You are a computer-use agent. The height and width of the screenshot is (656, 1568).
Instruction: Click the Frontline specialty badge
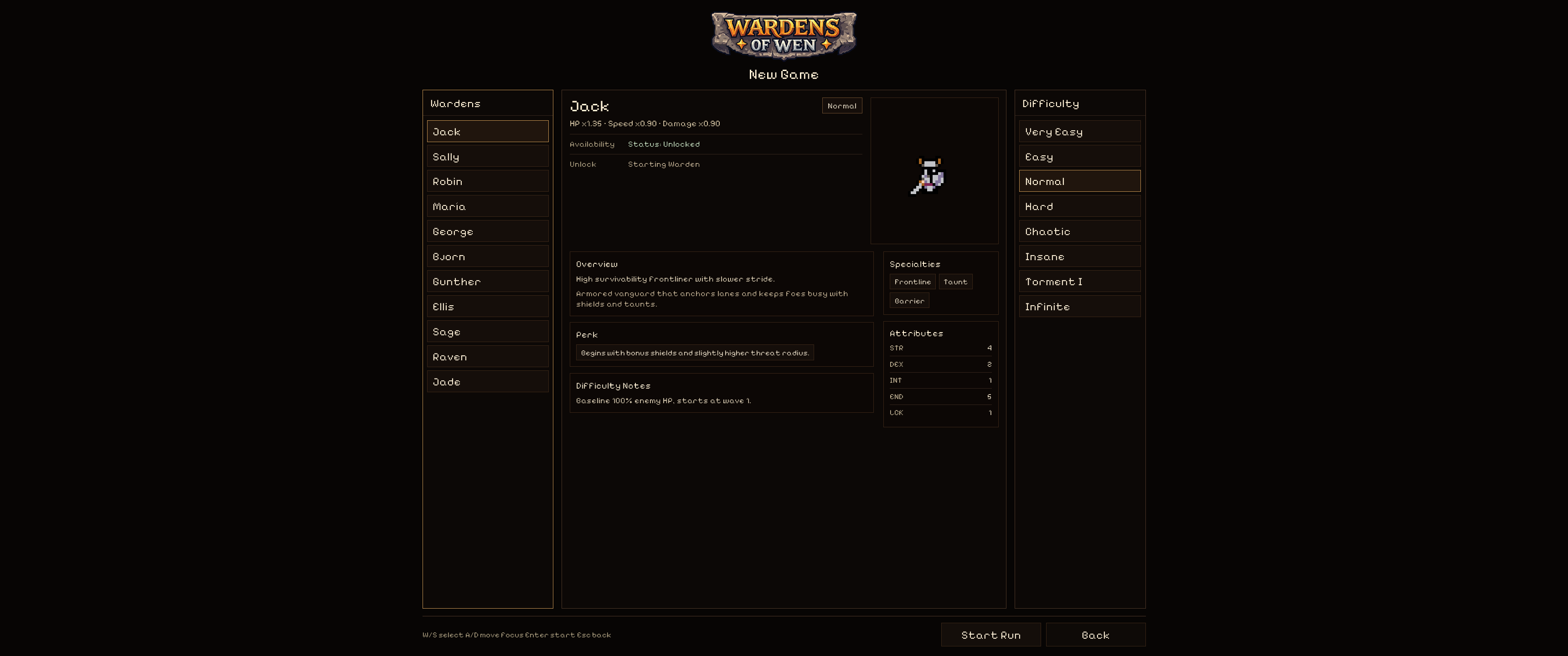click(x=913, y=282)
